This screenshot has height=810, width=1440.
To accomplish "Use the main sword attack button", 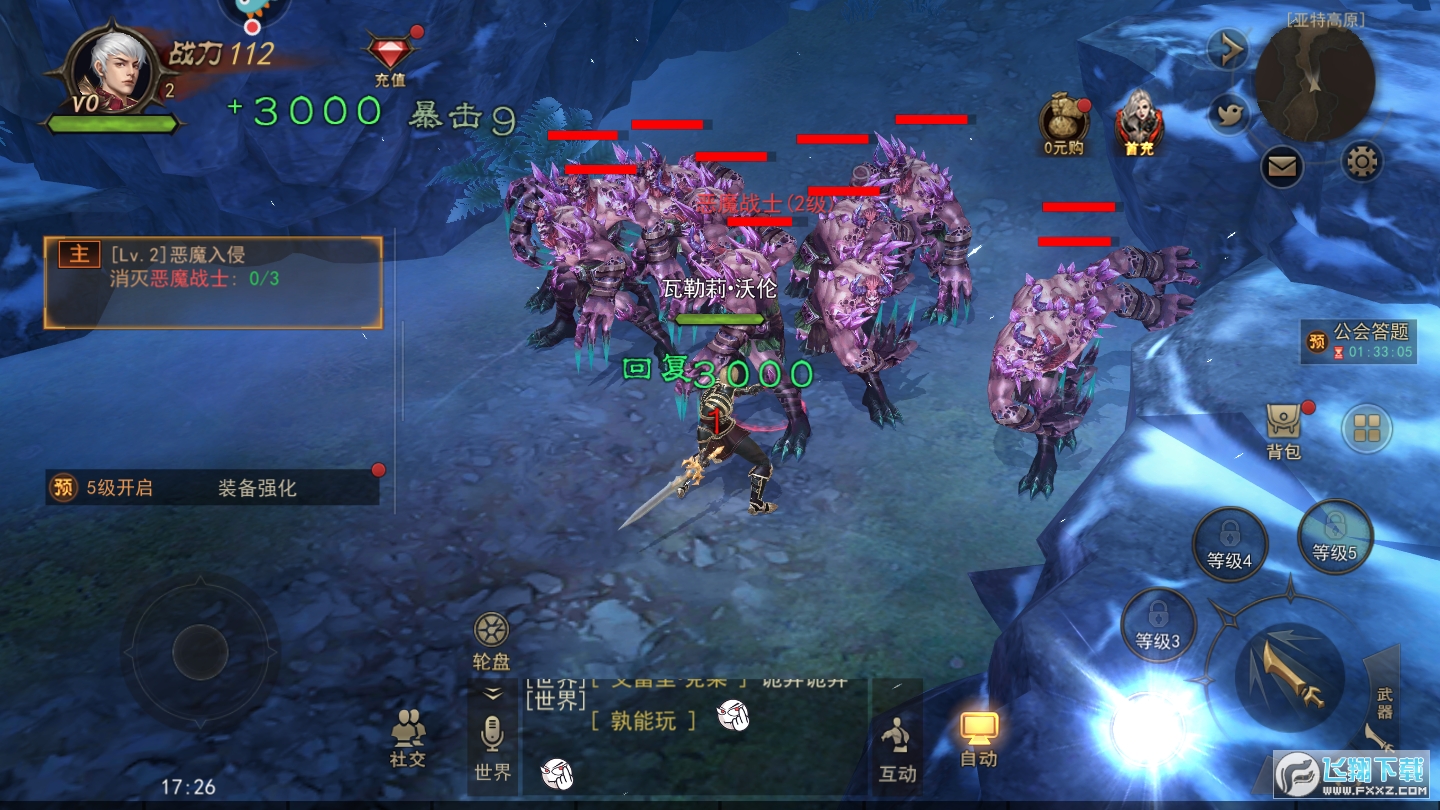I will pyautogui.click(x=1289, y=675).
